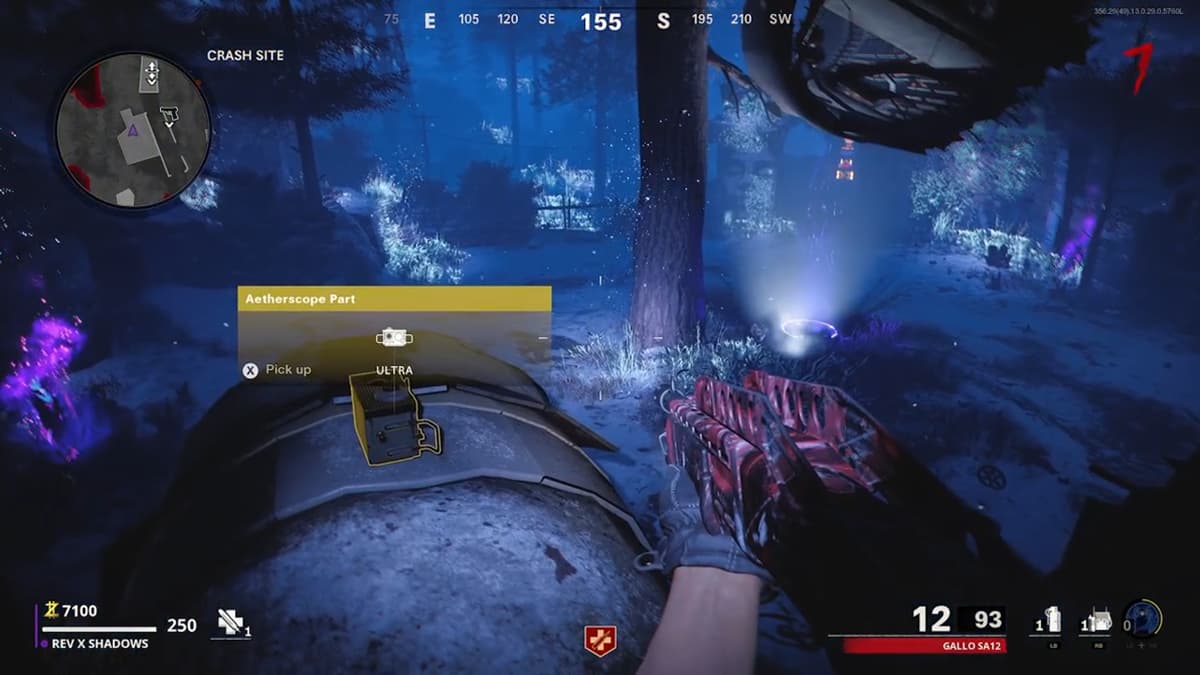
Task: Click the circular minimap
Action: tap(133, 131)
